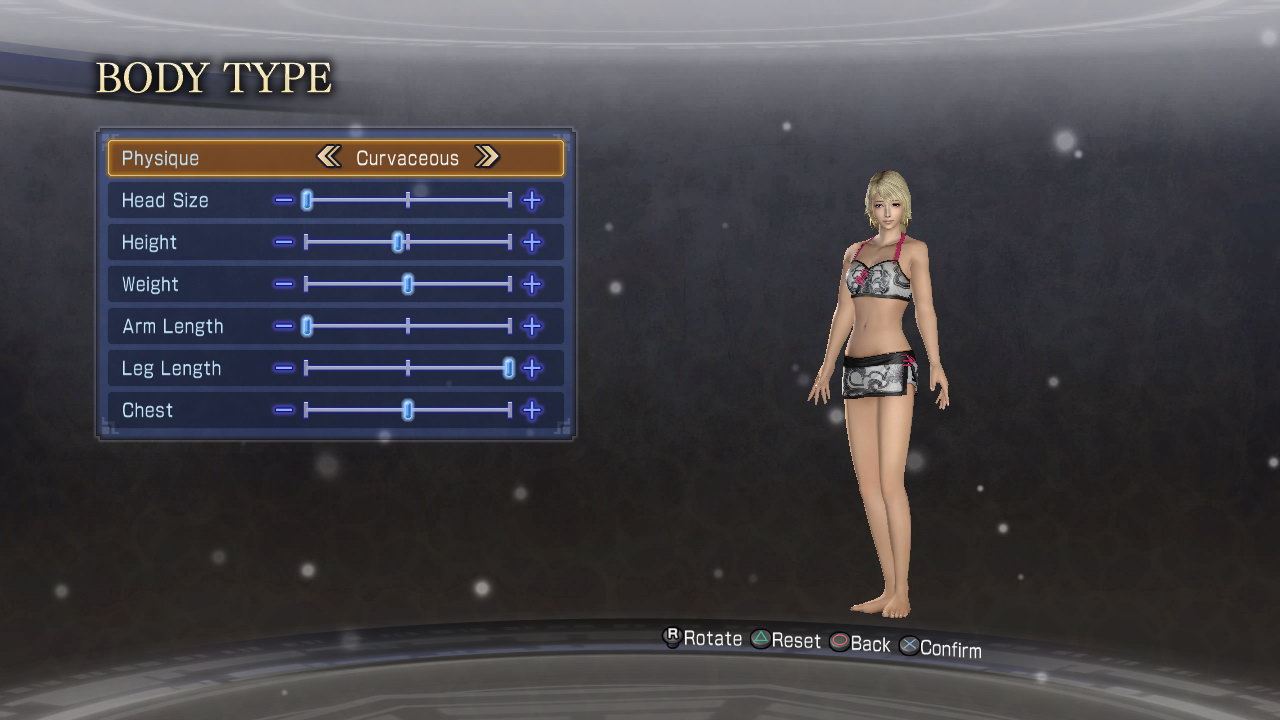Image resolution: width=1280 pixels, height=720 pixels.
Task: Decrease Leg Length with minus button
Action: click(x=284, y=369)
